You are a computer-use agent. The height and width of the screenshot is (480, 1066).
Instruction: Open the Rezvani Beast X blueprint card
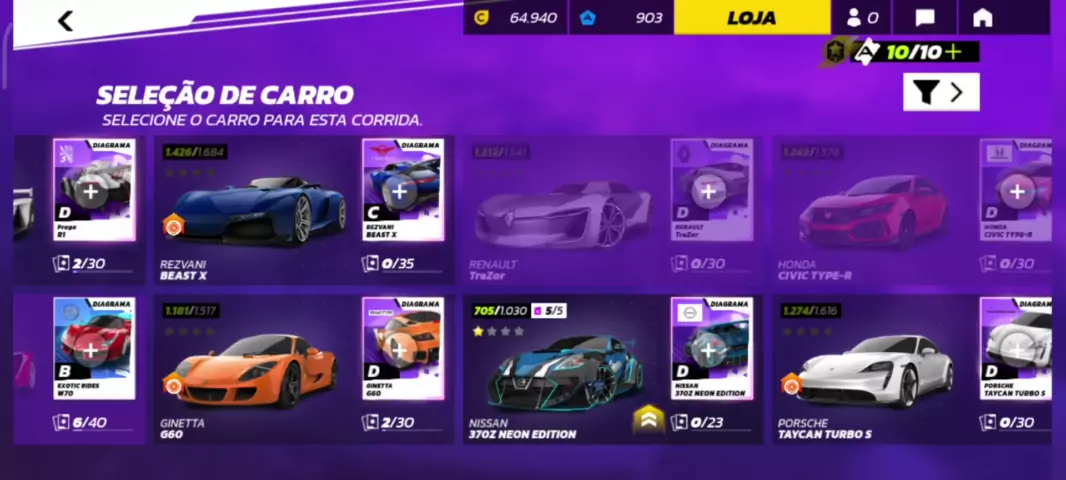(402, 190)
